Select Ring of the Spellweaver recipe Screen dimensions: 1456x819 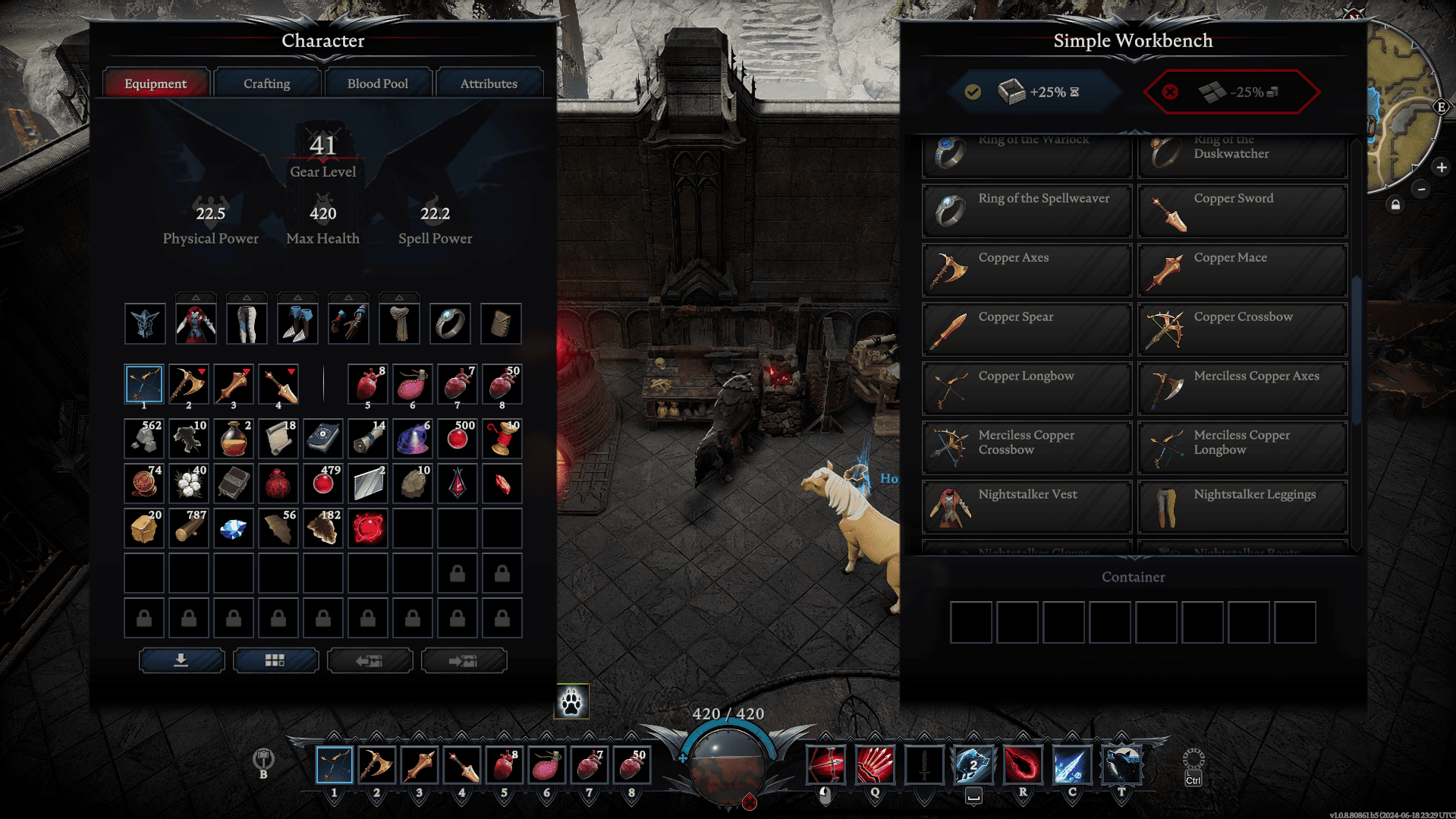point(1027,211)
